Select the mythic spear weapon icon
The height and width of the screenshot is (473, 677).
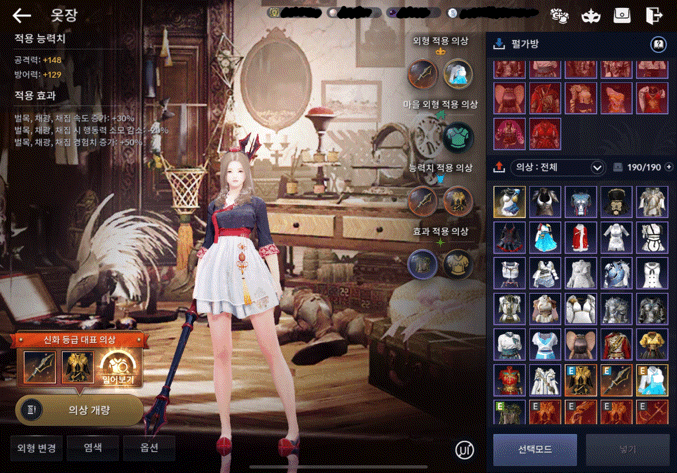[x=40, y=369]
